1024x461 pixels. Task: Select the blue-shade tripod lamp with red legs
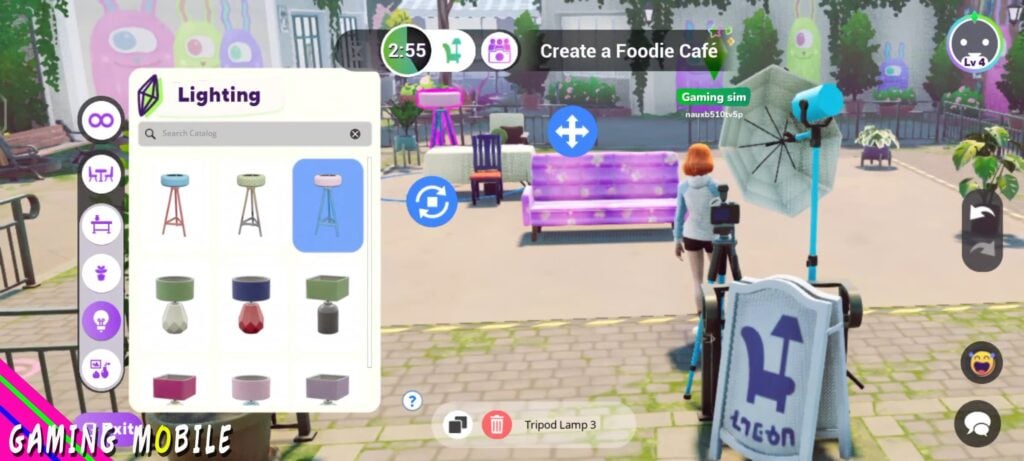[x=179, y=204]
